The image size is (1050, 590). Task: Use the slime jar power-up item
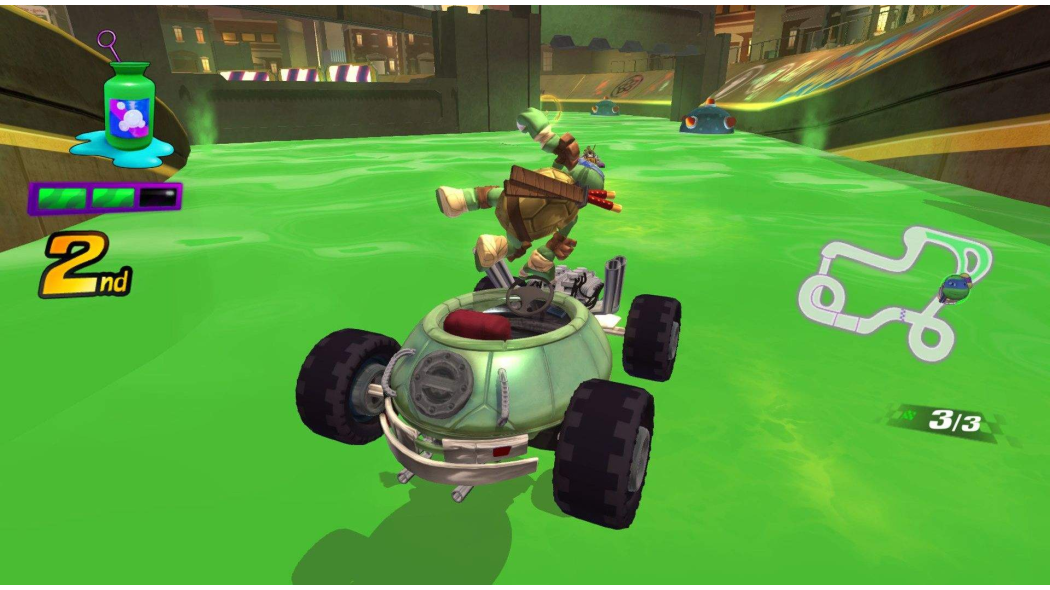point(128,108)
